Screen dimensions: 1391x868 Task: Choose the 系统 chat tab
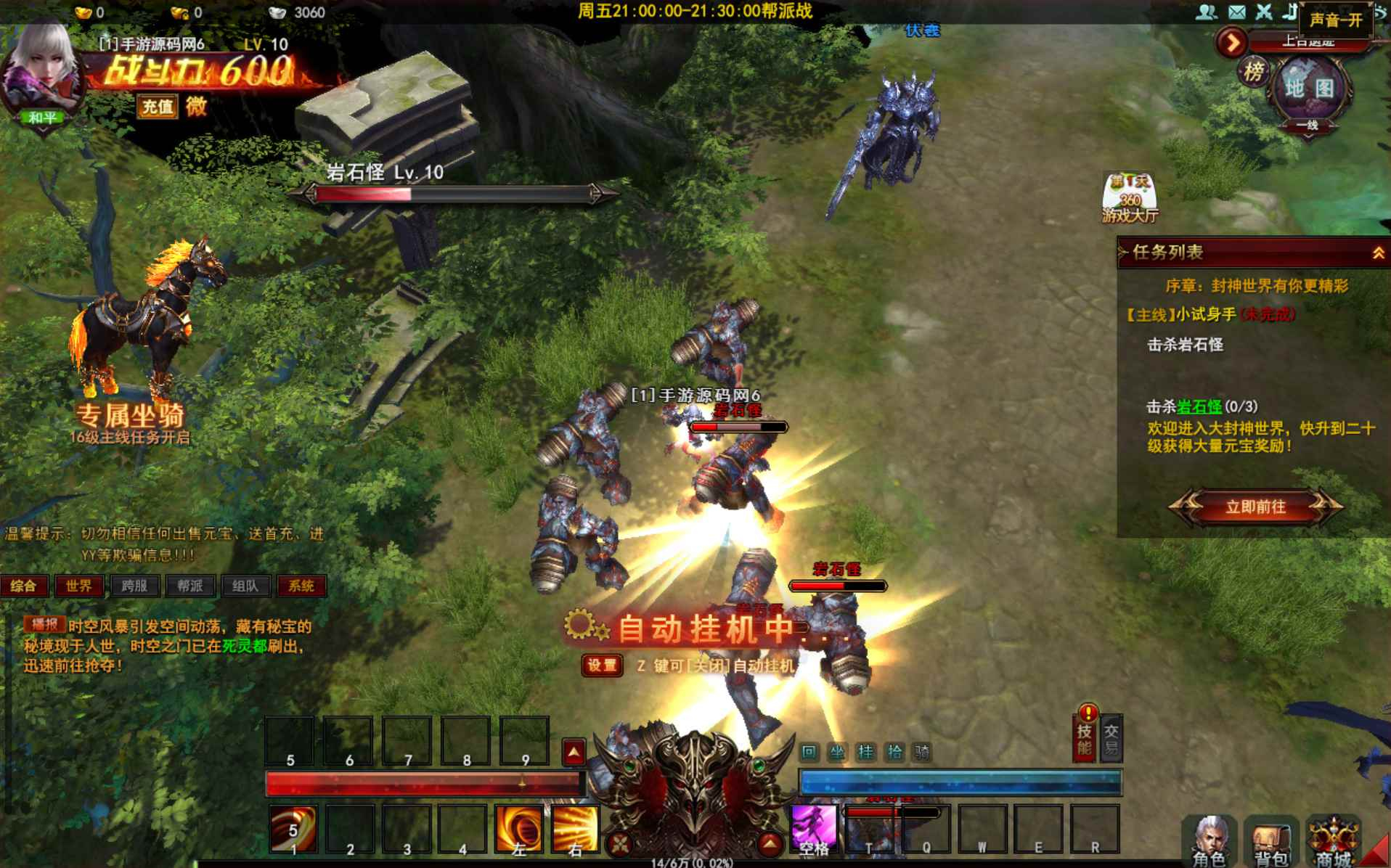click(301, 586)
